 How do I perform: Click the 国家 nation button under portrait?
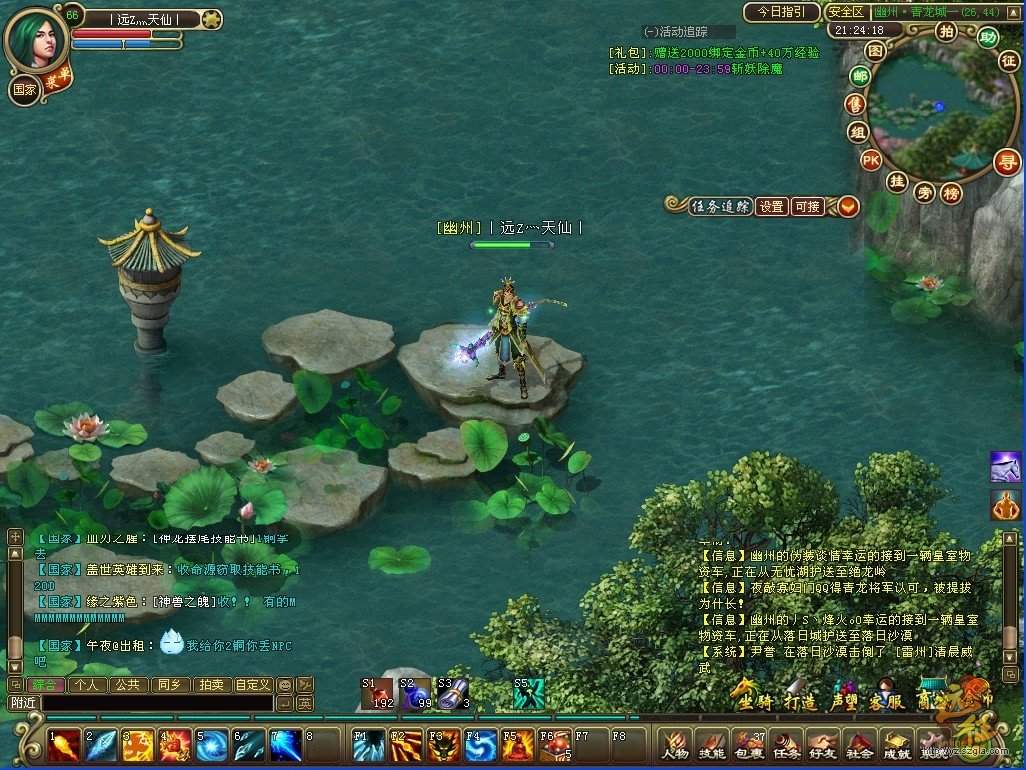[24, 88]
